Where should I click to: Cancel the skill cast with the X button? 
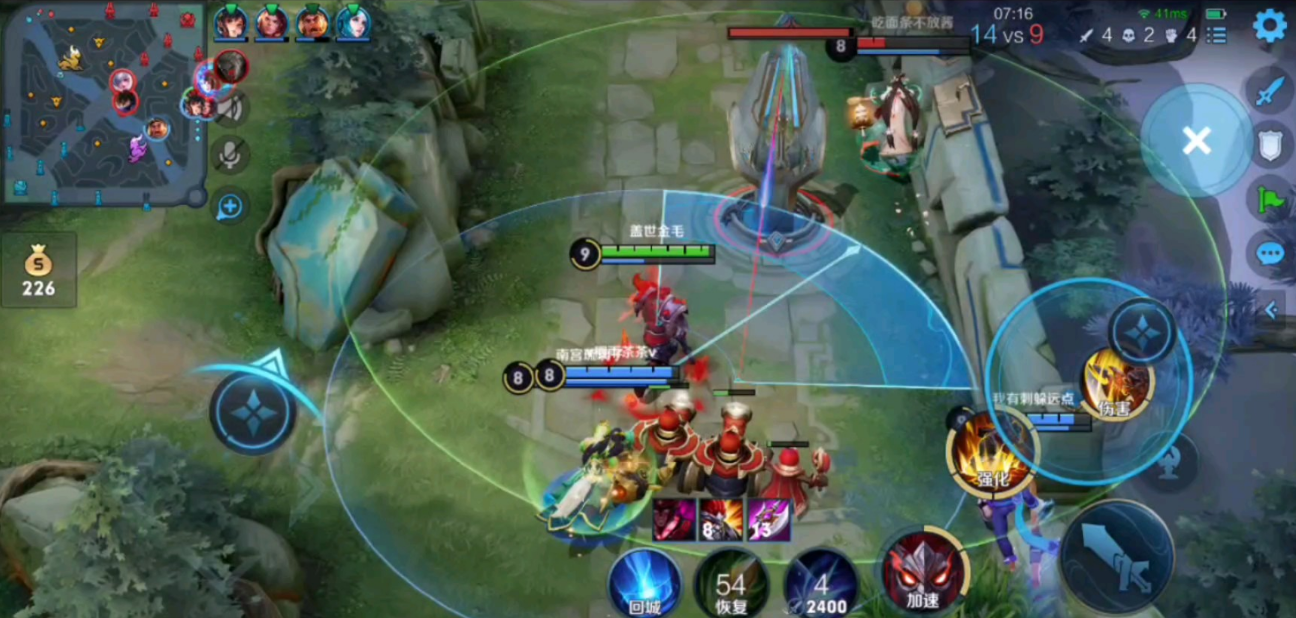coord(1196,141)
